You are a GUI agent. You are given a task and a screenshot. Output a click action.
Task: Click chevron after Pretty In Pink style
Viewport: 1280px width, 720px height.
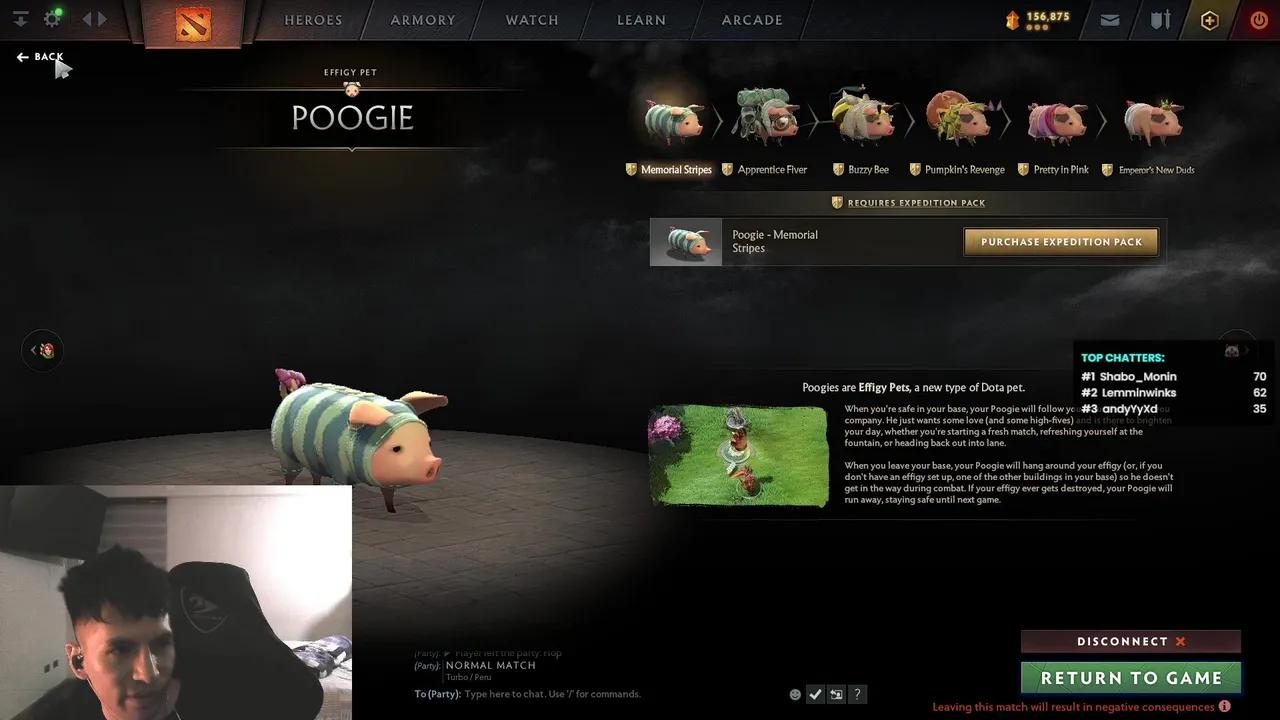pos(1103,118)
